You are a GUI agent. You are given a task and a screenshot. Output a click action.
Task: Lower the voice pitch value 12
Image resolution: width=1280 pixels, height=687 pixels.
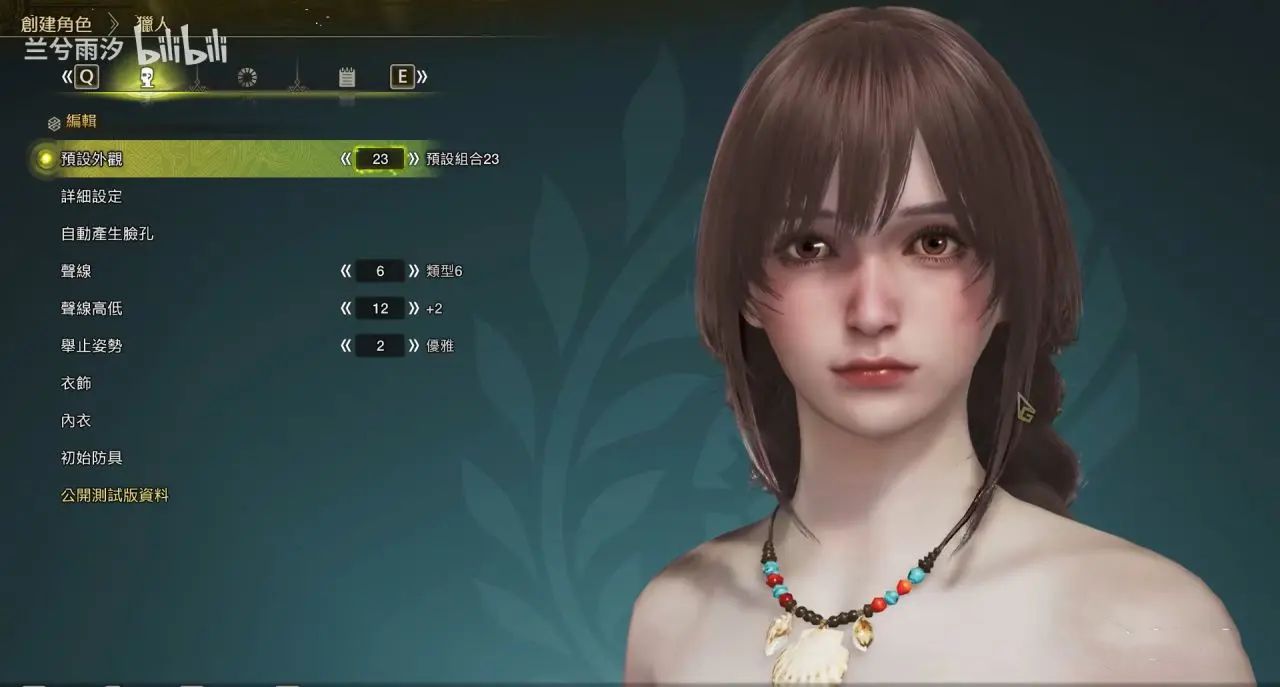tap(346, 309)
